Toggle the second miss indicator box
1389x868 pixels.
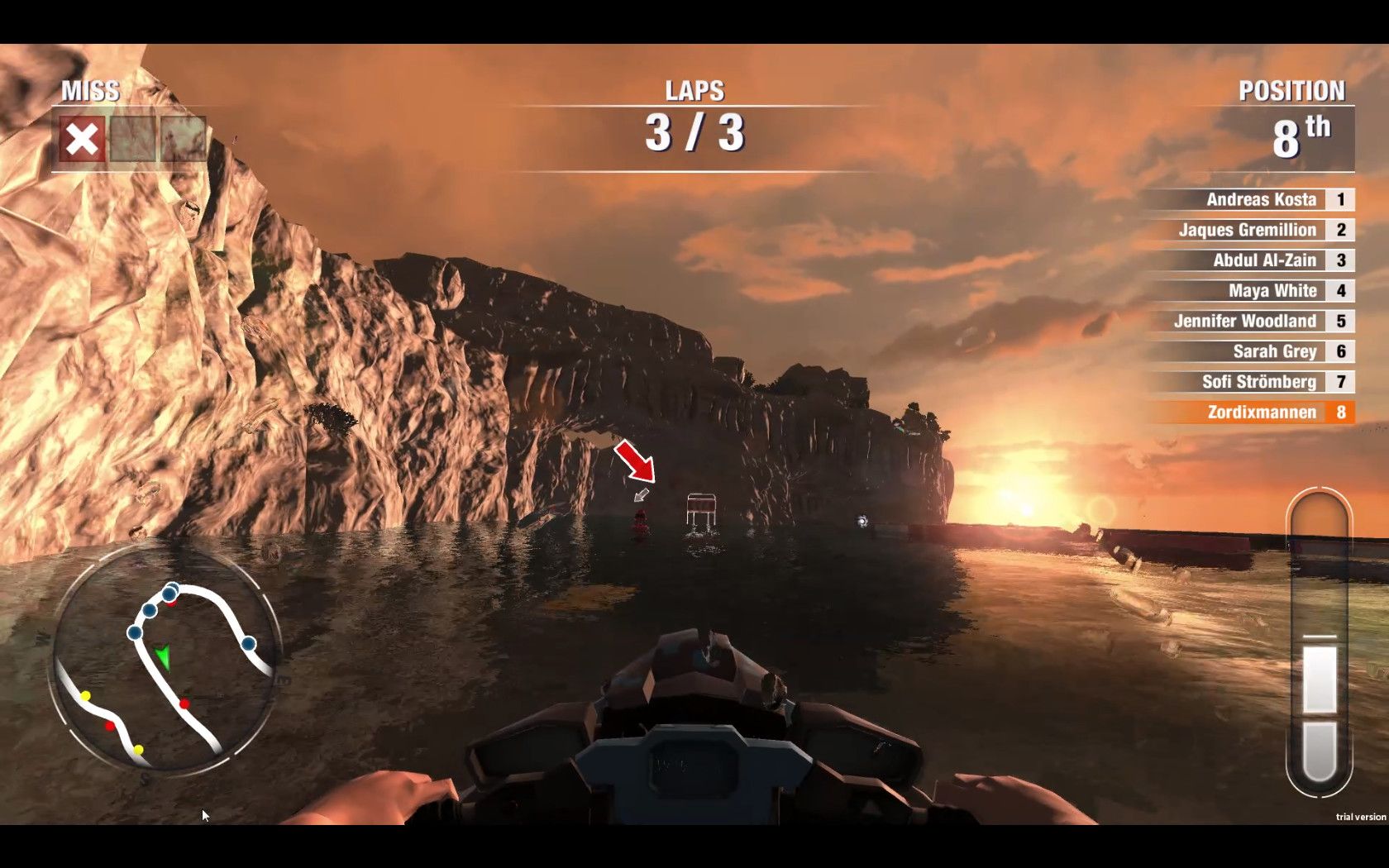click(134, 137)
